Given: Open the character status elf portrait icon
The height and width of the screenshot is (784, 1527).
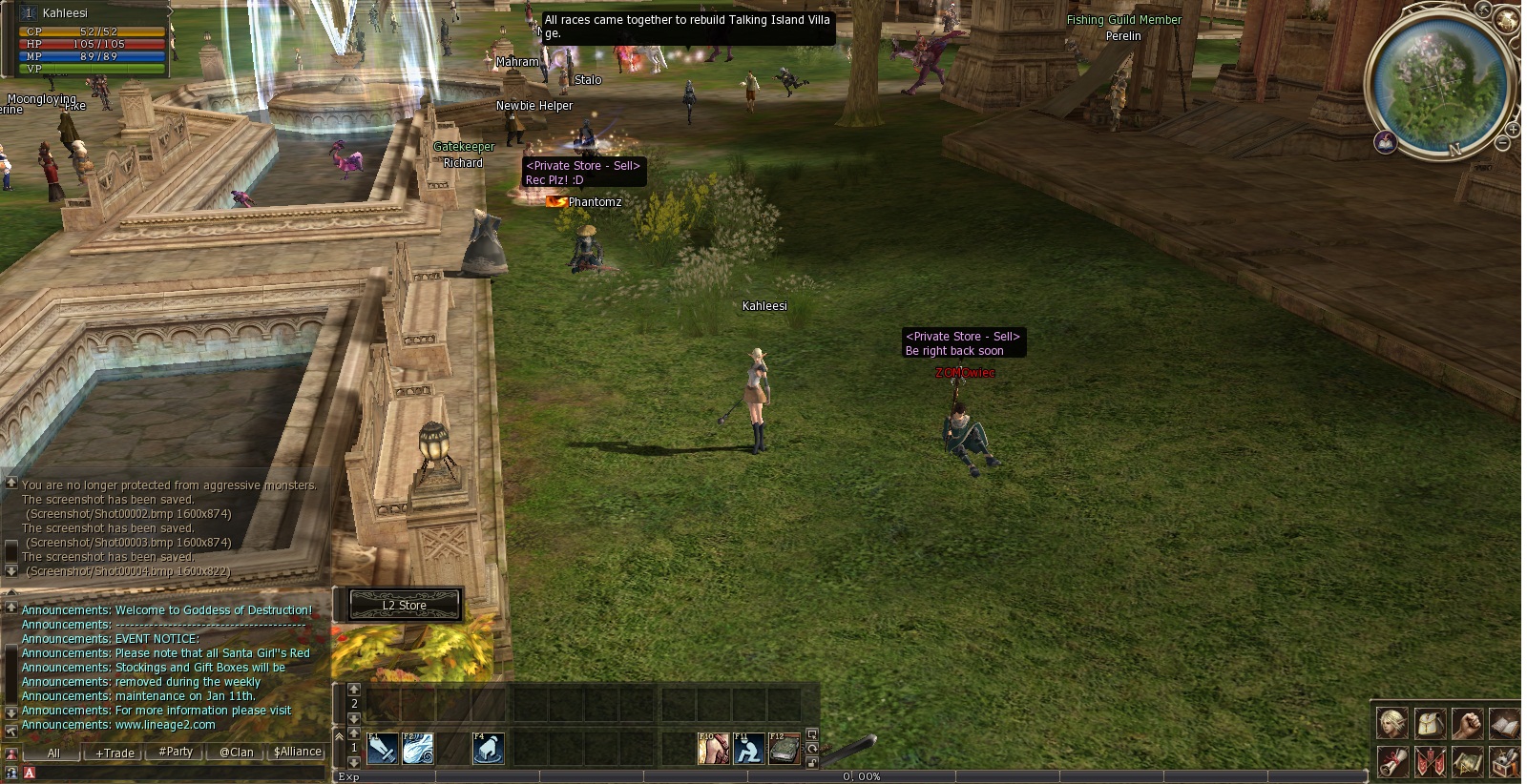Looking at the screenshot, I should click(x=1392, y=724).
